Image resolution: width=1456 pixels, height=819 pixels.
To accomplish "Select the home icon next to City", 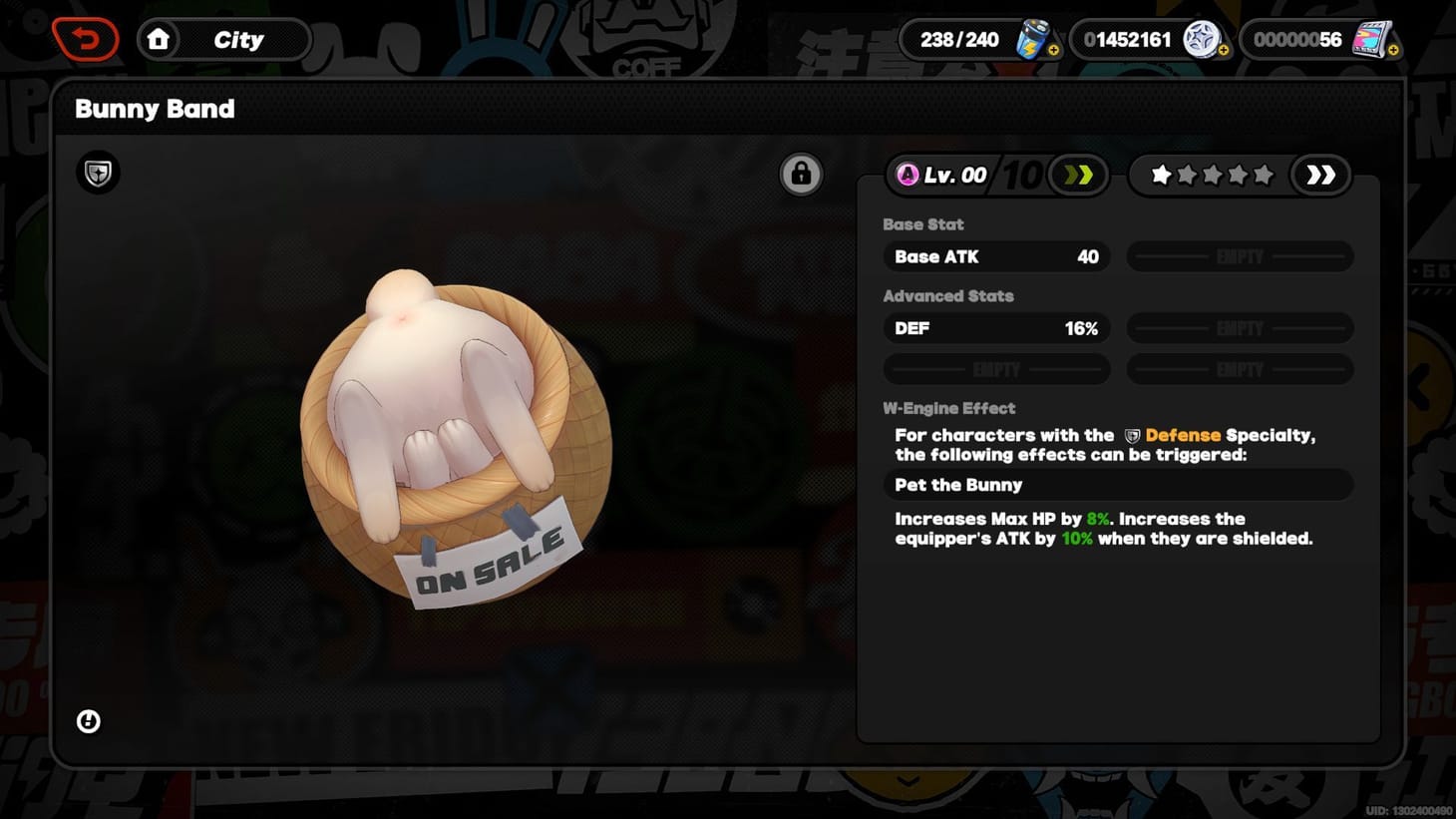I will coord(160,40).
